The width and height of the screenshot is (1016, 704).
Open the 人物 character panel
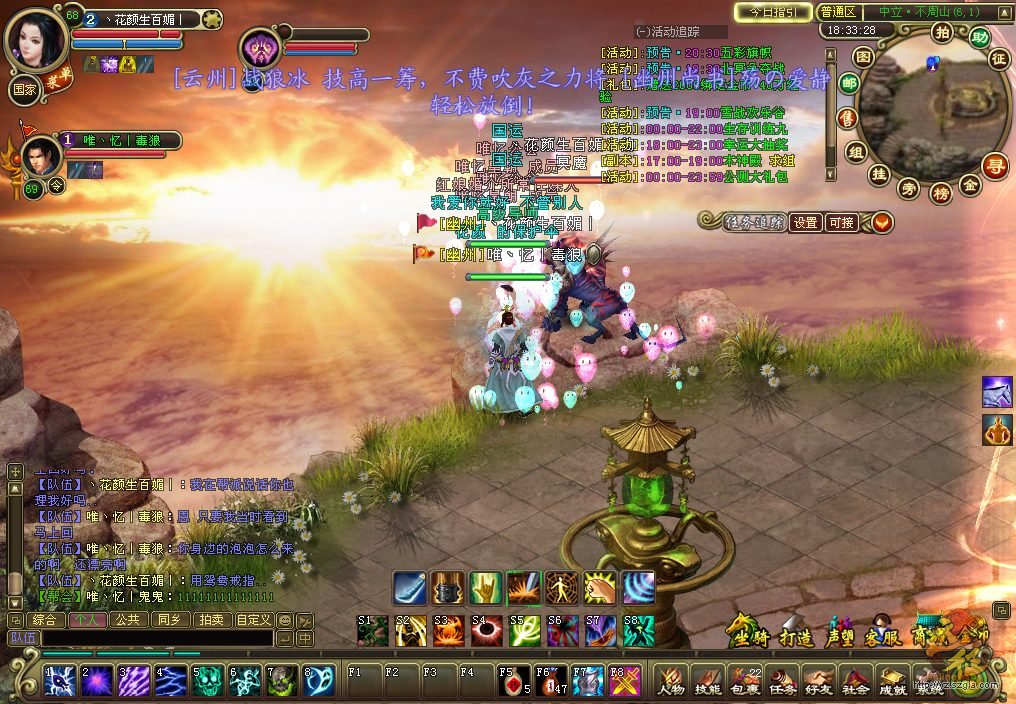point(671,680)
